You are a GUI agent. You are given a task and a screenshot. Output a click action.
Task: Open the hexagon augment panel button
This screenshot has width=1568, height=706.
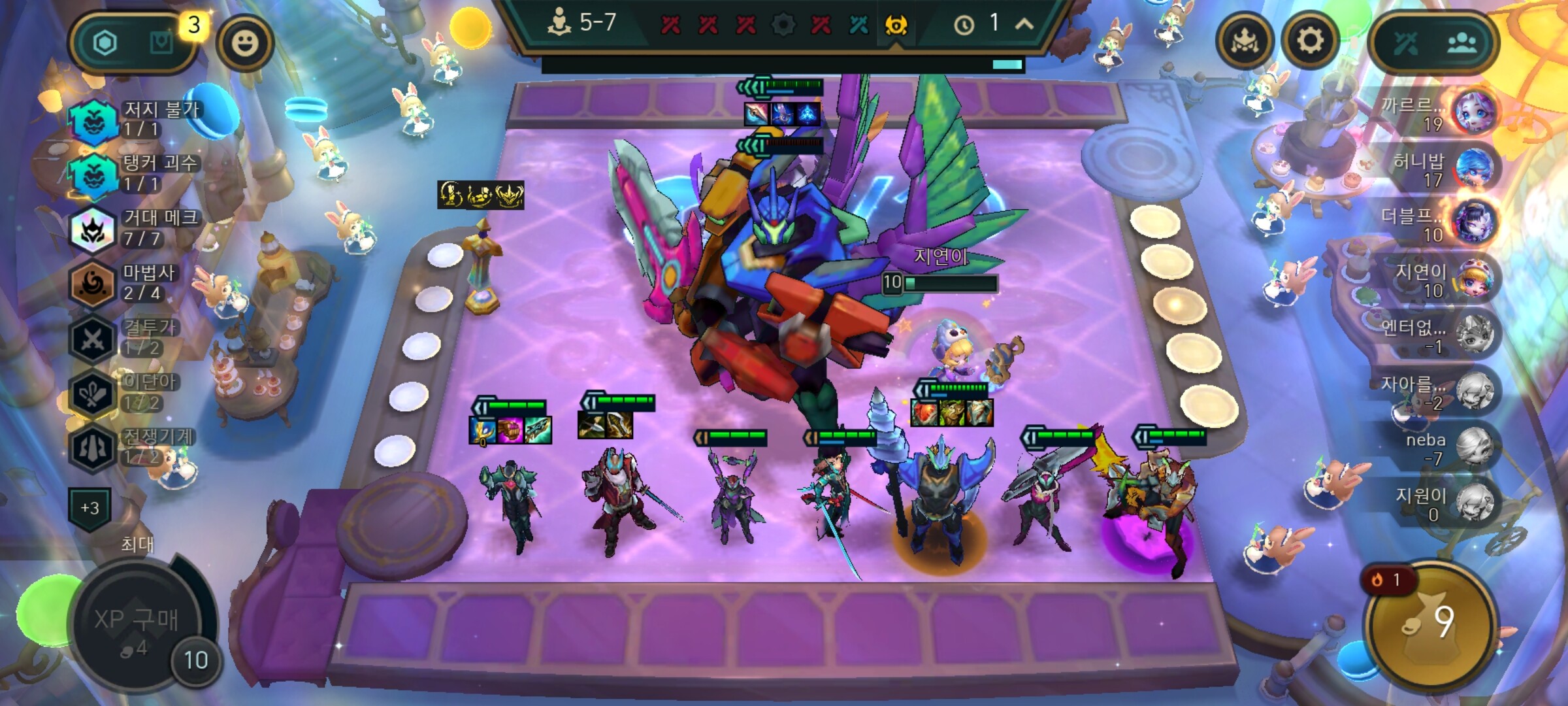[105, 43]
